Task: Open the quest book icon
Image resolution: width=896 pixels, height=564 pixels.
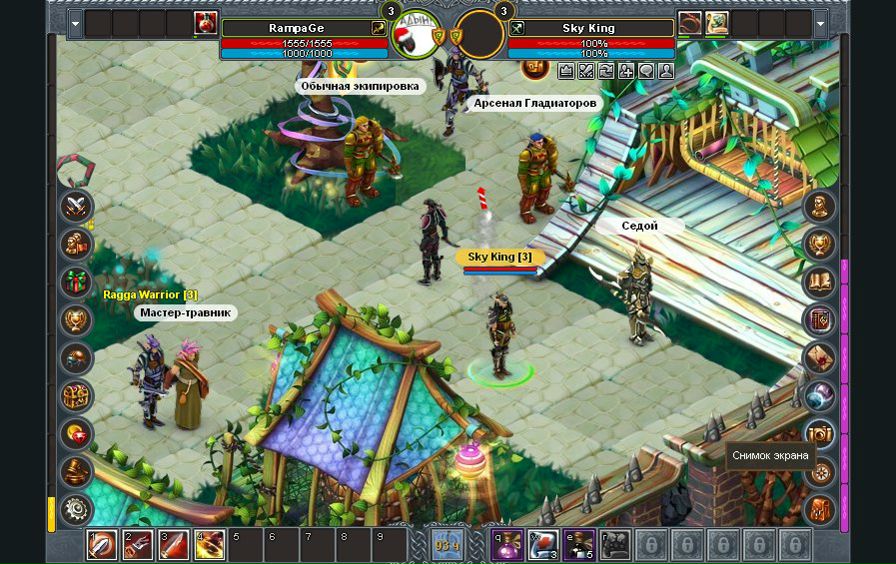Action: tap(820, 282)
